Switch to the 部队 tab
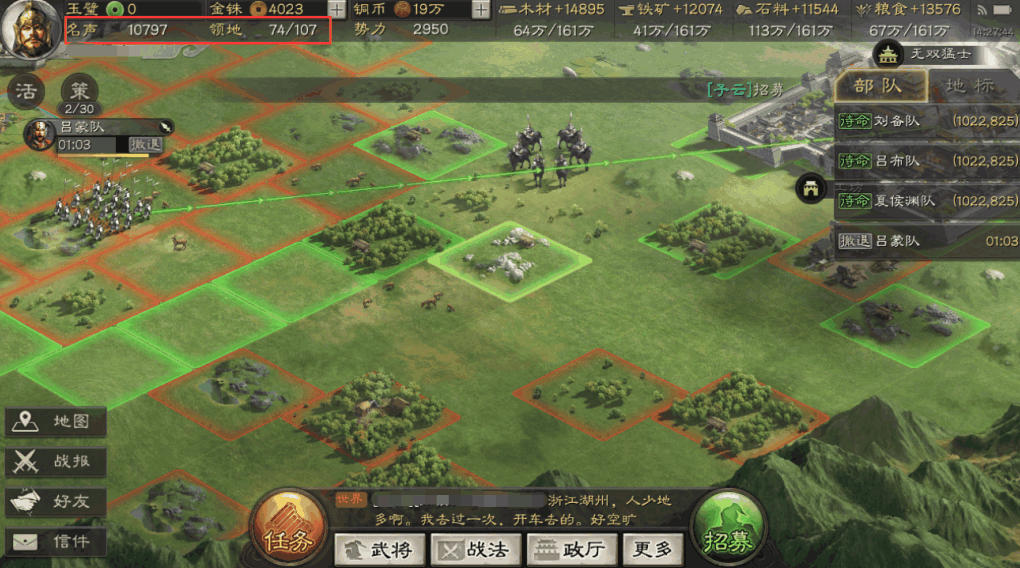The image size is (1020, 568). 879,86
